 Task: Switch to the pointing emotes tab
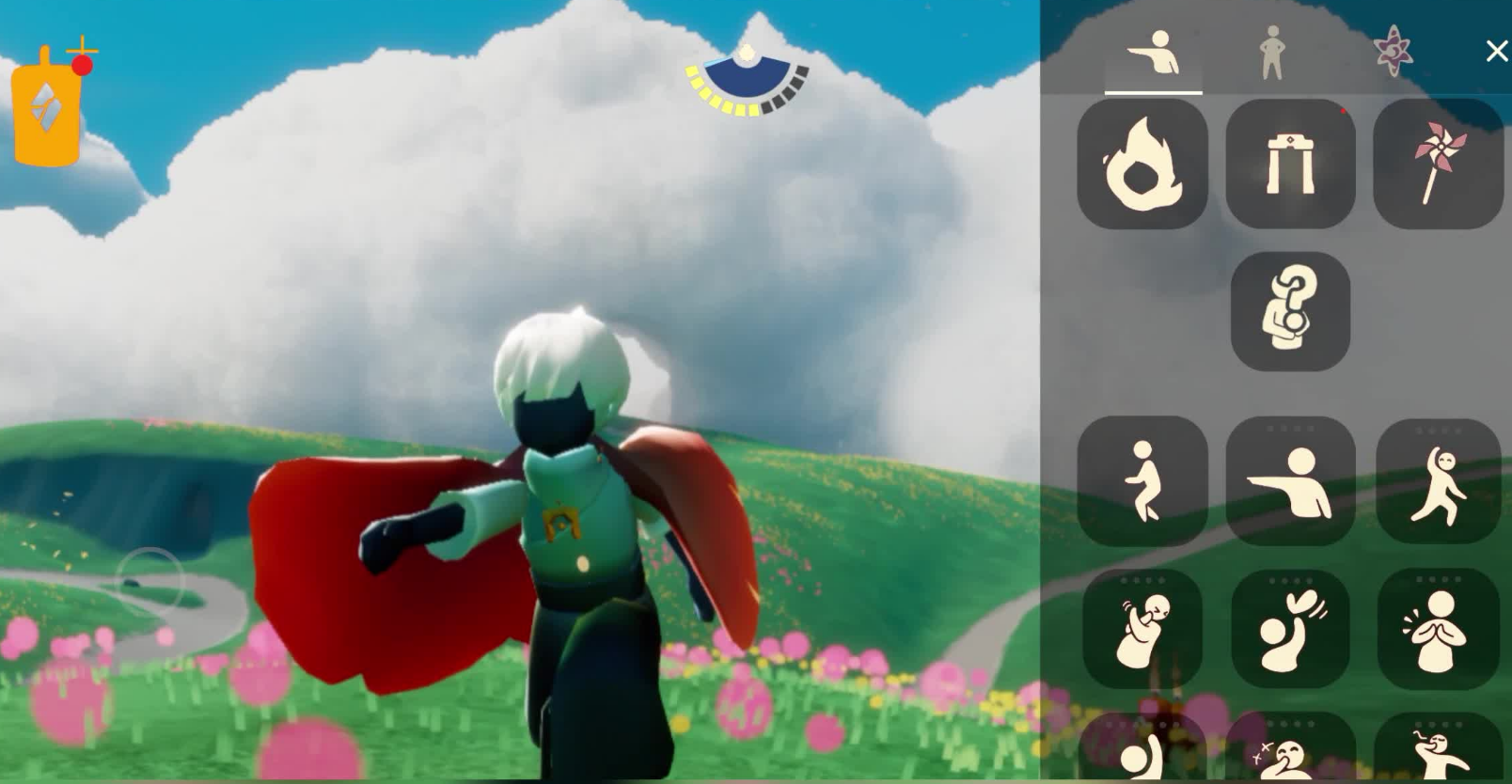[x=1154, y=54]
